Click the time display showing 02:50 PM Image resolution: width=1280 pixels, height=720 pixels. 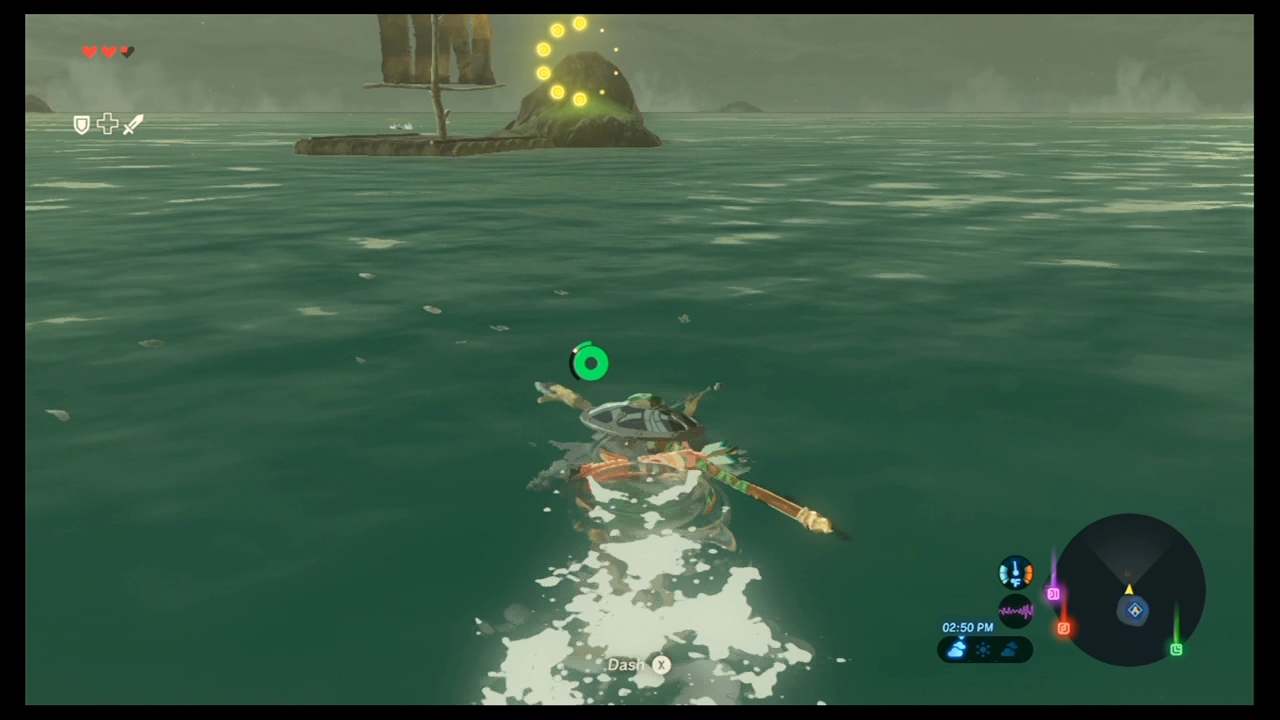[967, 628]
